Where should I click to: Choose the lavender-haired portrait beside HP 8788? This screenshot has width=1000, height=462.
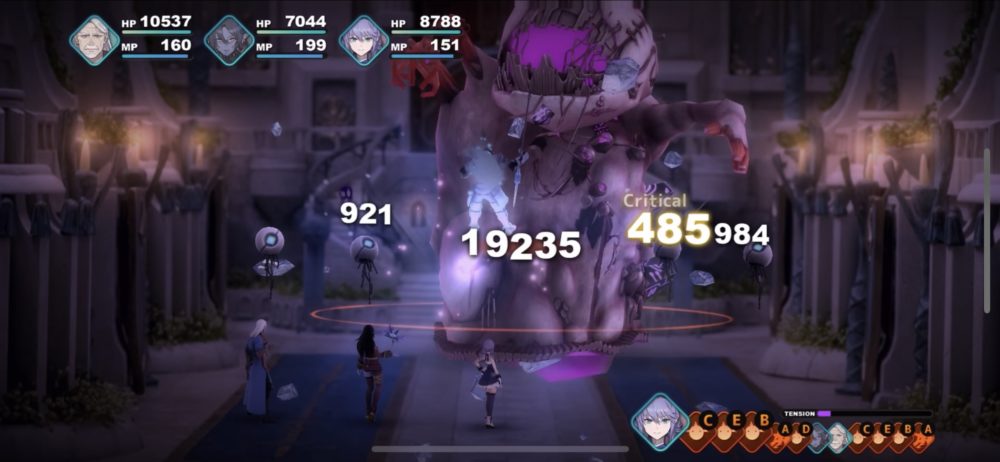pos(363,40)
